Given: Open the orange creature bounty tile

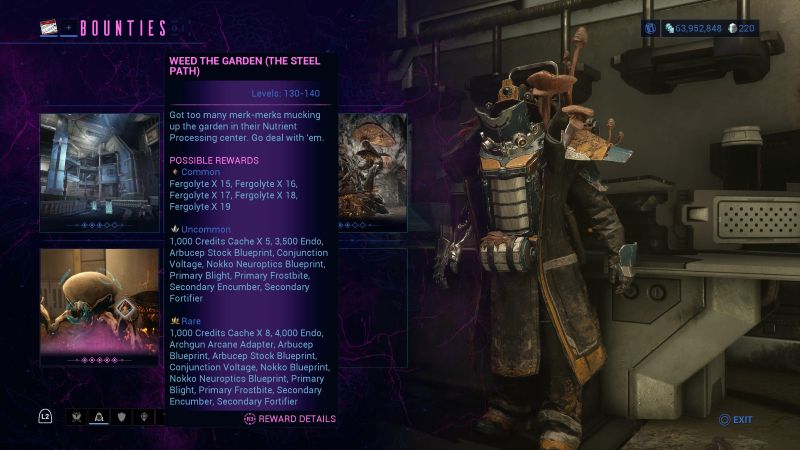Looking at the screenshot, I should pos(99,307).
